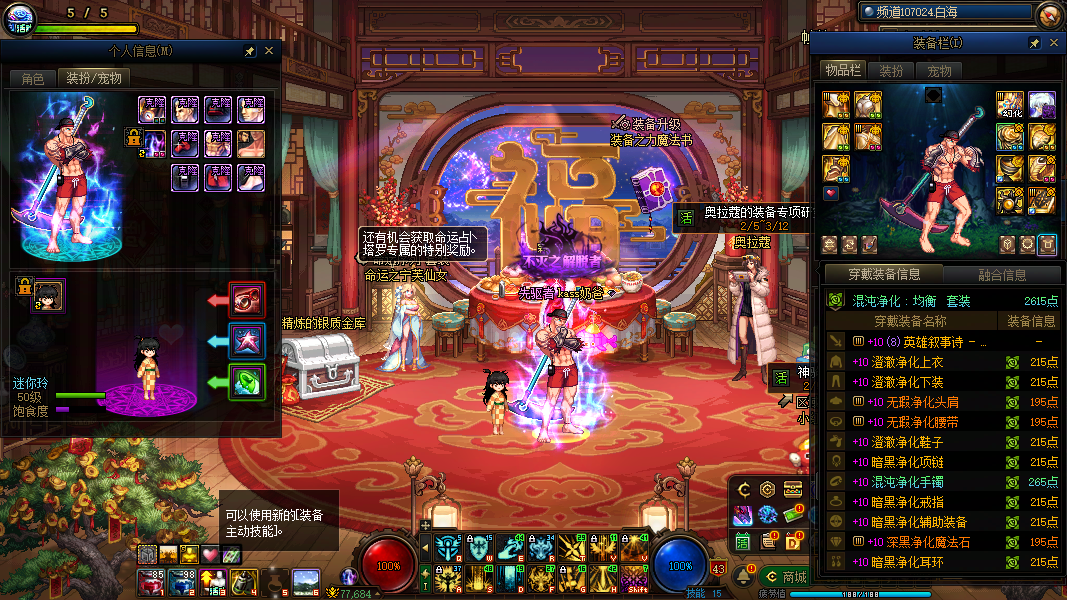Open the 装扮 tab in the equipment panel

click(x=890, y=71)
